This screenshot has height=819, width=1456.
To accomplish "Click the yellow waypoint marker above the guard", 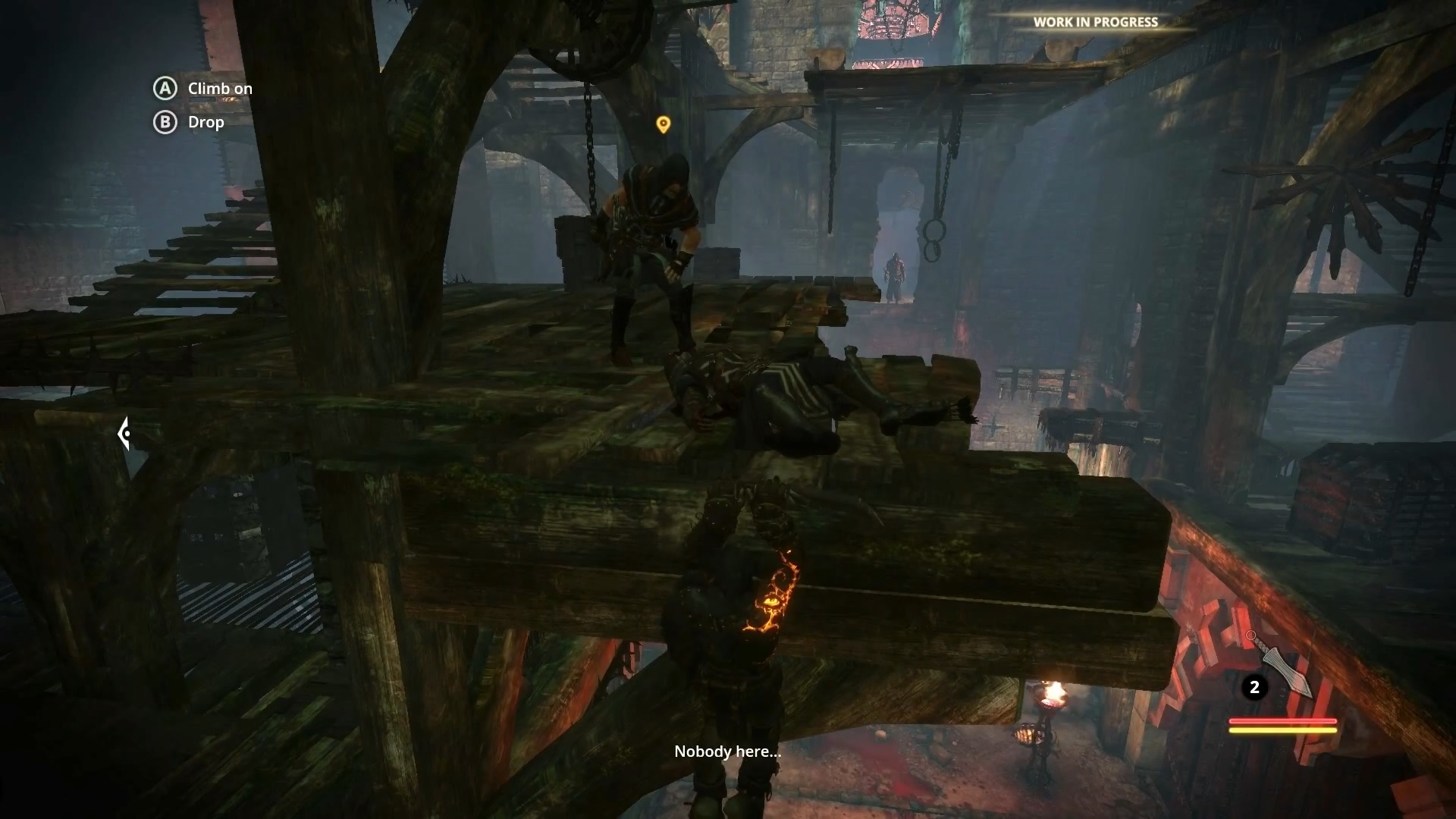I will click(x=664, y=124).
